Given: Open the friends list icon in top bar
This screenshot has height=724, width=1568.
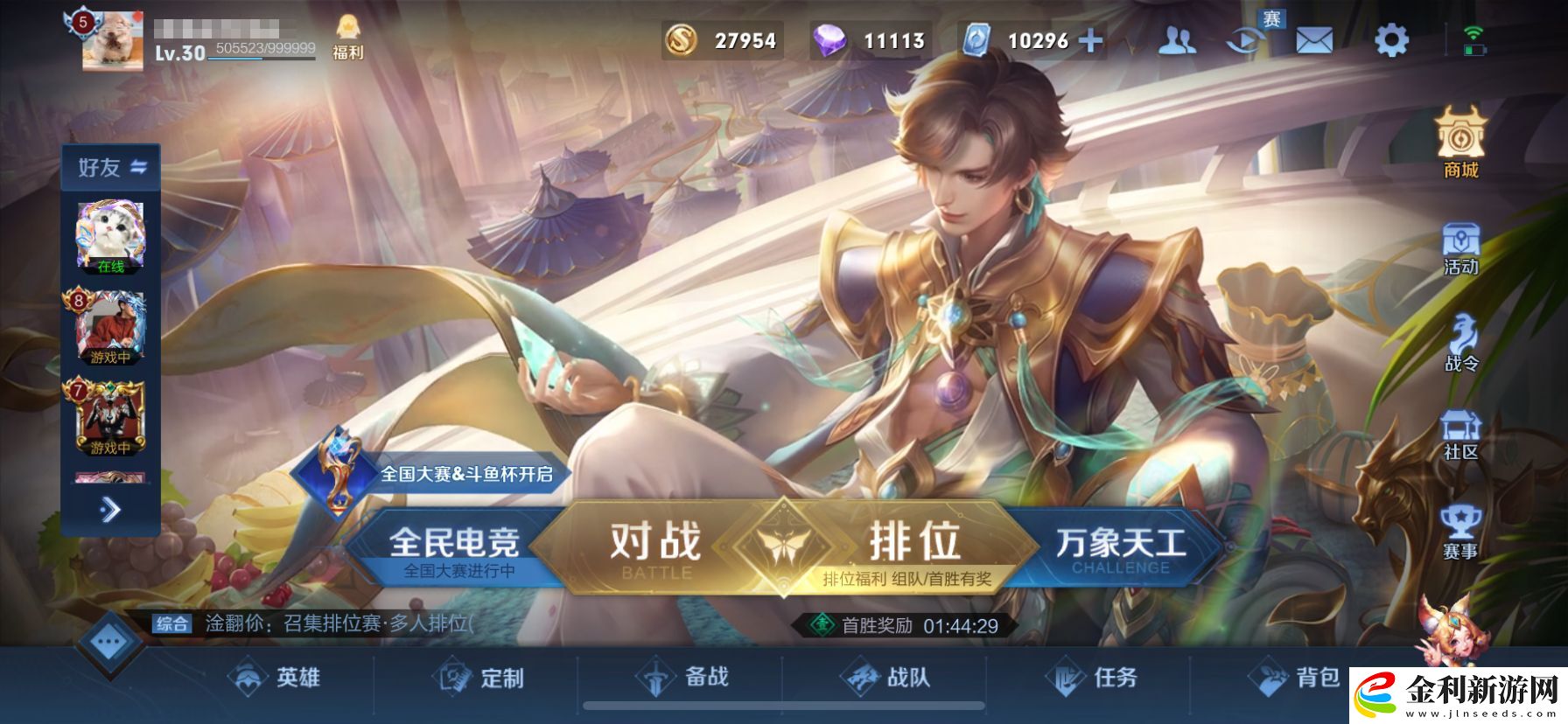Looking at the screenshot, I should point(1177,41).
